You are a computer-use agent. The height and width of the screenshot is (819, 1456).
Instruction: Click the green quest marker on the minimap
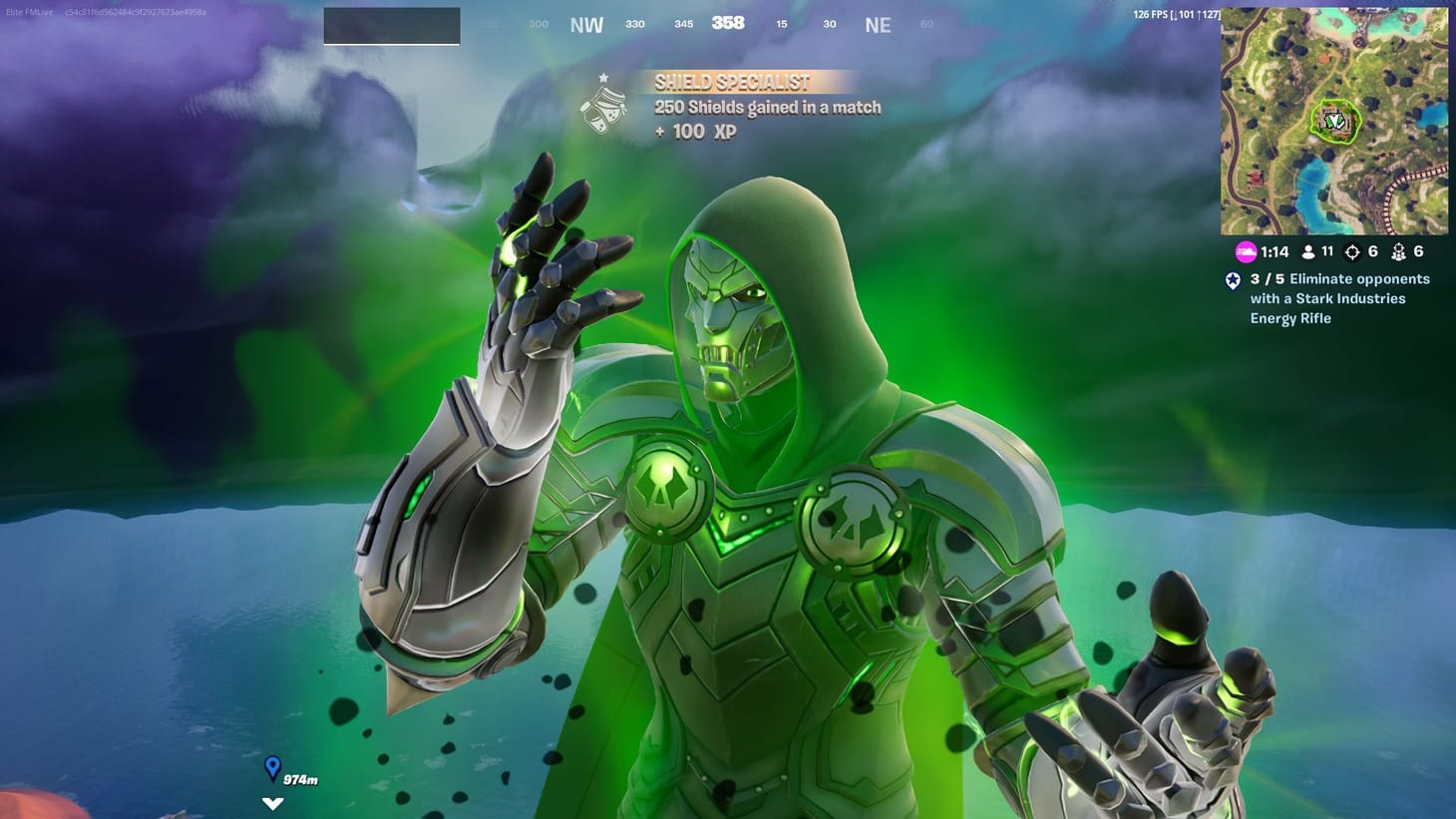click(1334, 120)
